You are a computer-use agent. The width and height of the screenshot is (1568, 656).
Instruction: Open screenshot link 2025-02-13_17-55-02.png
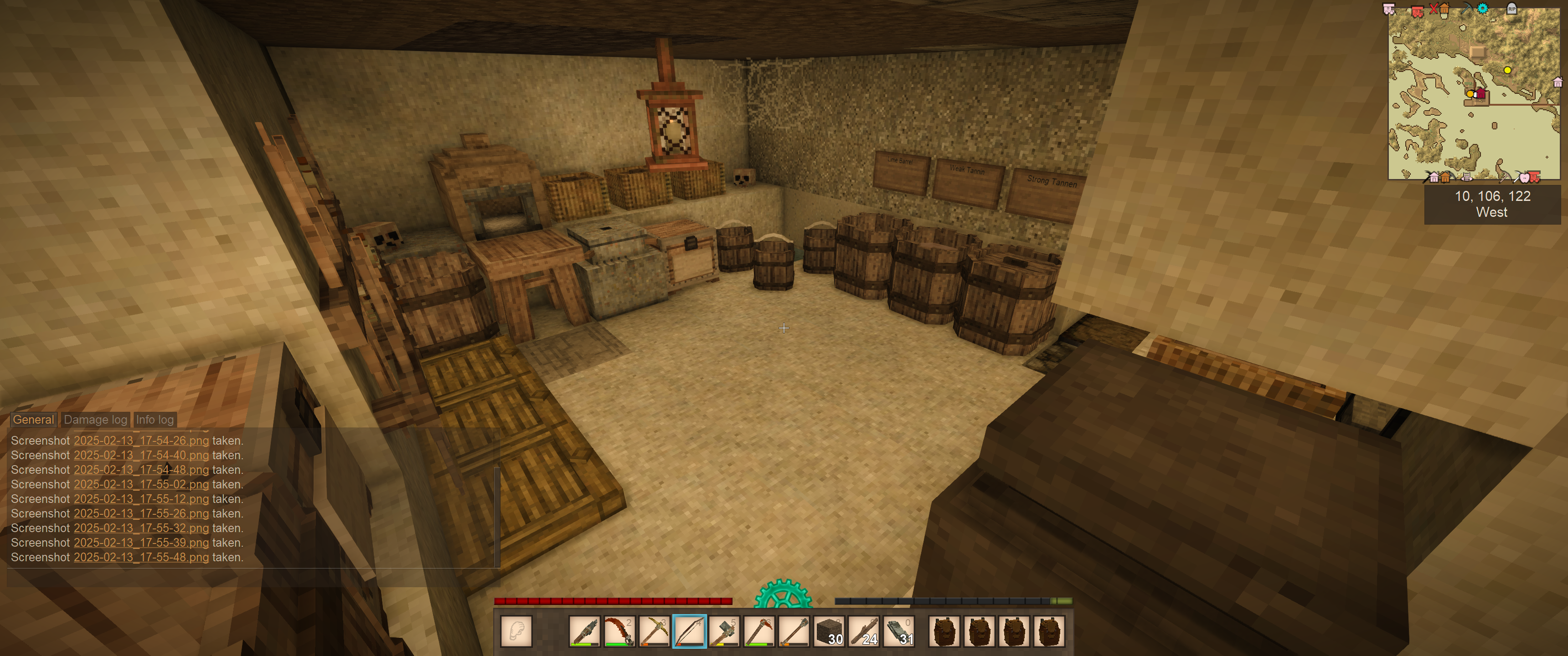tap(141, 484)
